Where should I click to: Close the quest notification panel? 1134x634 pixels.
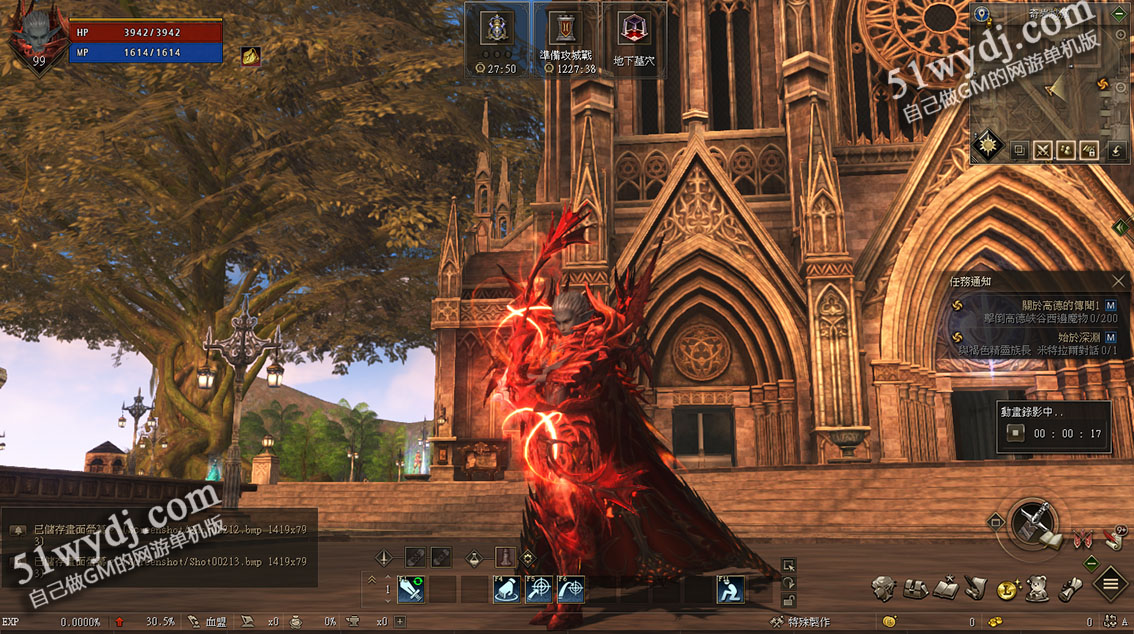click(x=1119, y=282)
